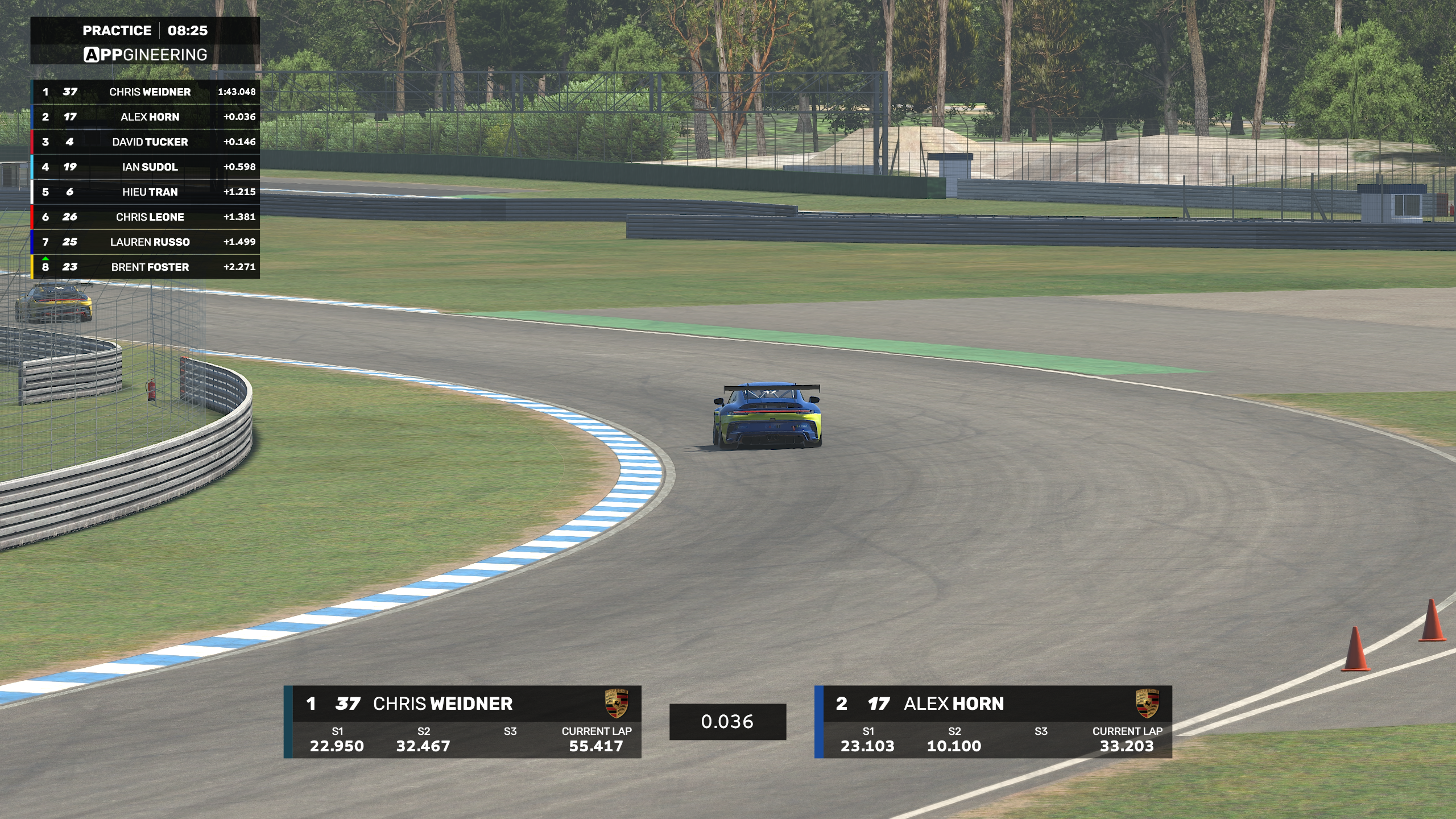Open Alex Horn's sector times panel
This screenshot has height=819, width=1456.
point(994,722)
